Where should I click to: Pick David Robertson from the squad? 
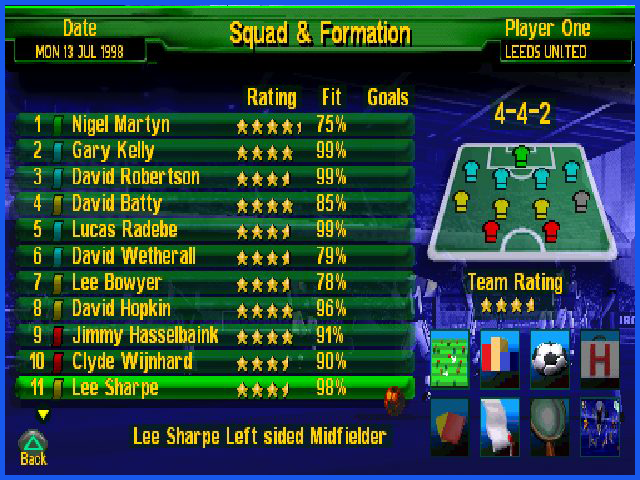point(215,177)
